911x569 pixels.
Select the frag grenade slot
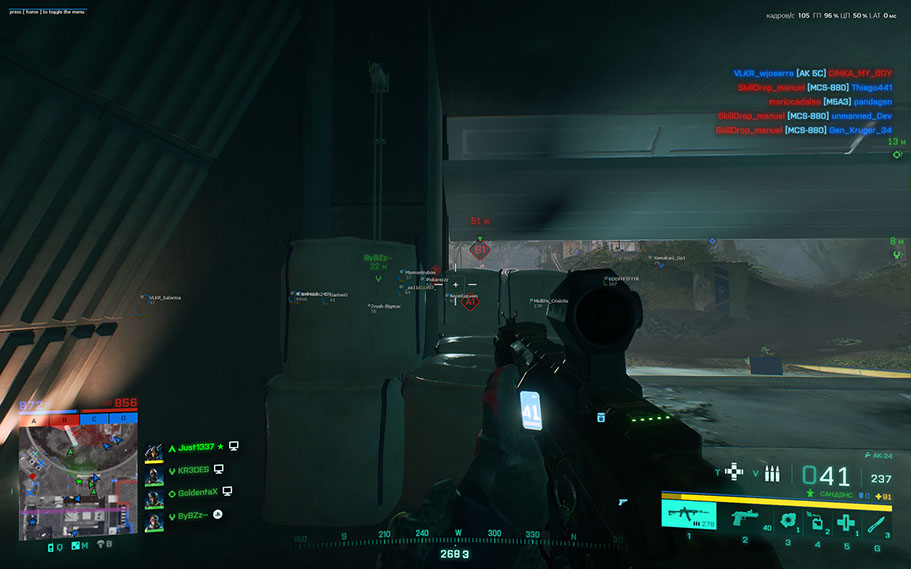point(787,519)
